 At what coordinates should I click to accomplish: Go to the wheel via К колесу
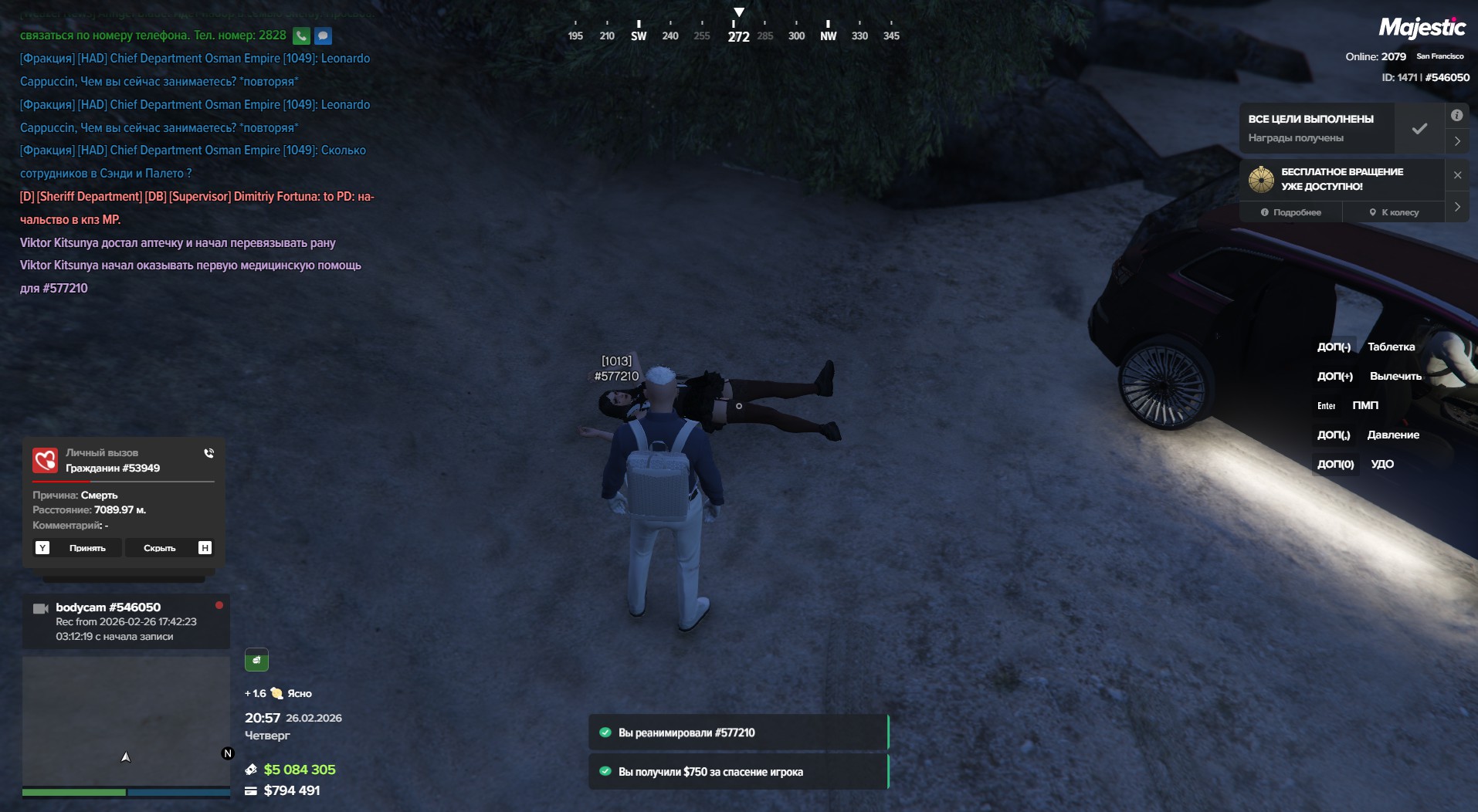pyautogui.click(x=1394, y=212)
